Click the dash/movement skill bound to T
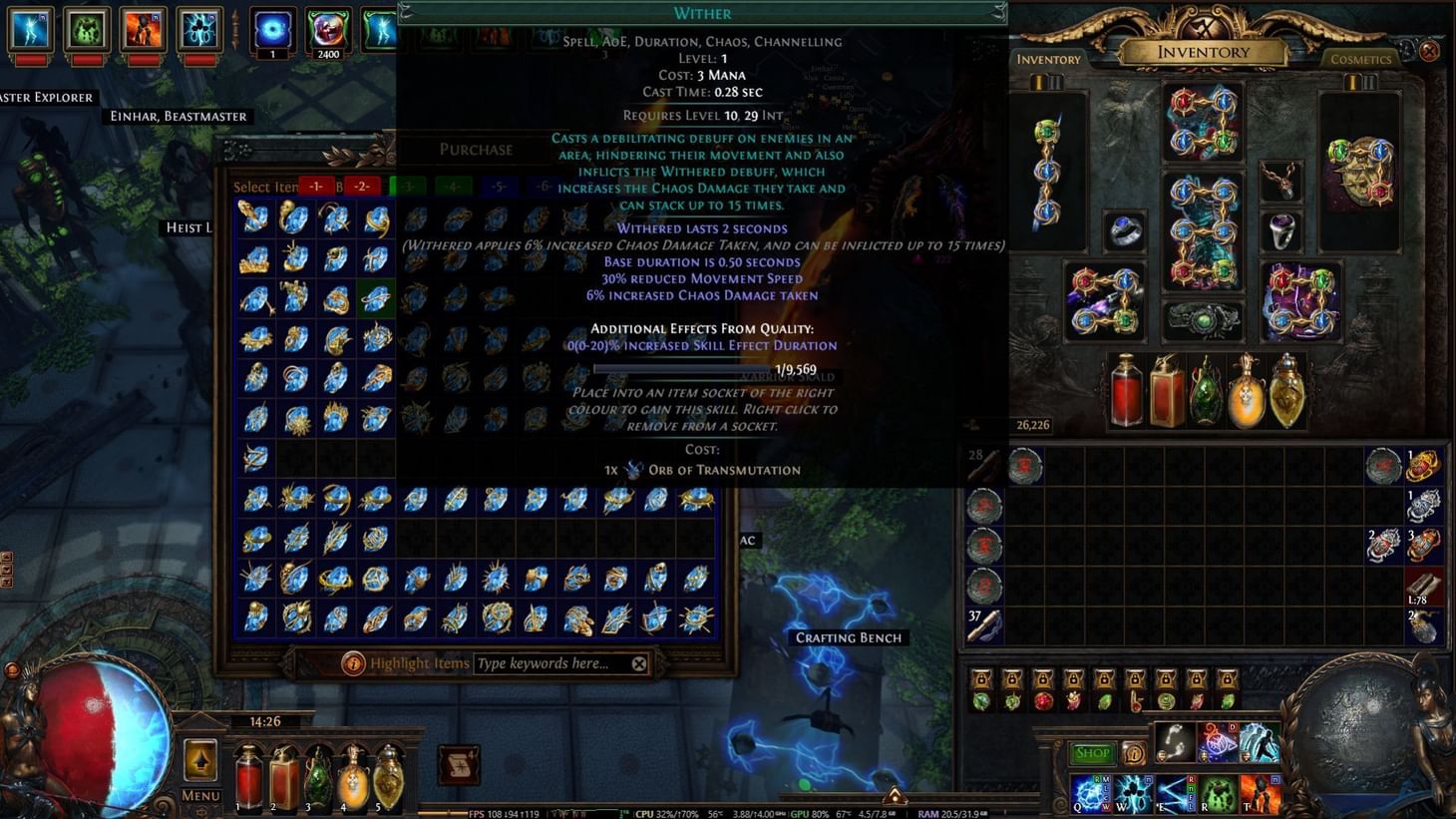The height and width of the screenshot is (819, 1456). point(1261,792)
